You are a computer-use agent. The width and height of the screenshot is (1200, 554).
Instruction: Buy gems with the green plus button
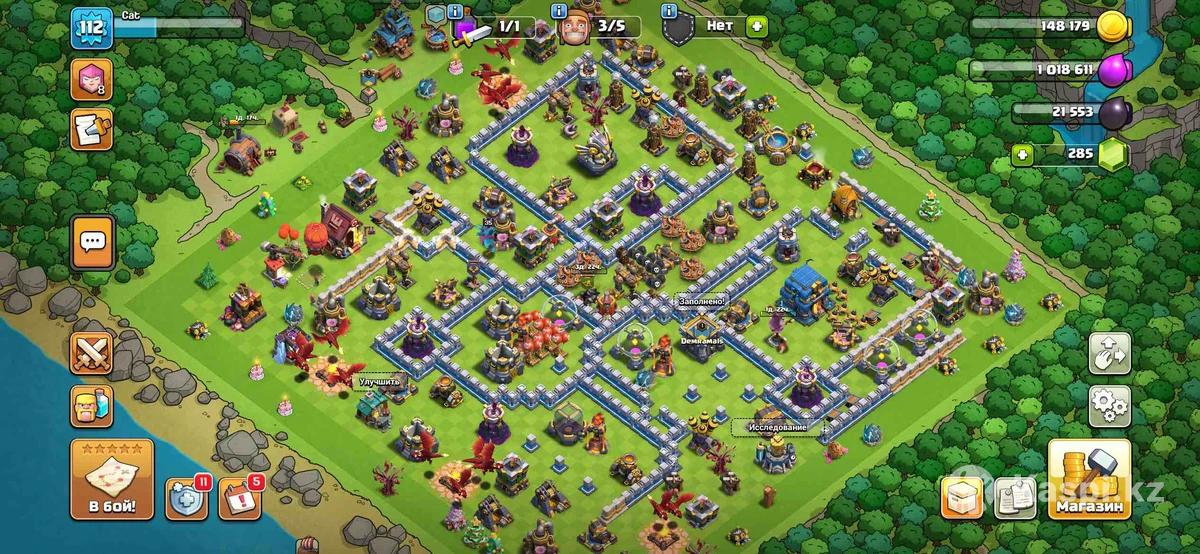tap(1022, 155)
